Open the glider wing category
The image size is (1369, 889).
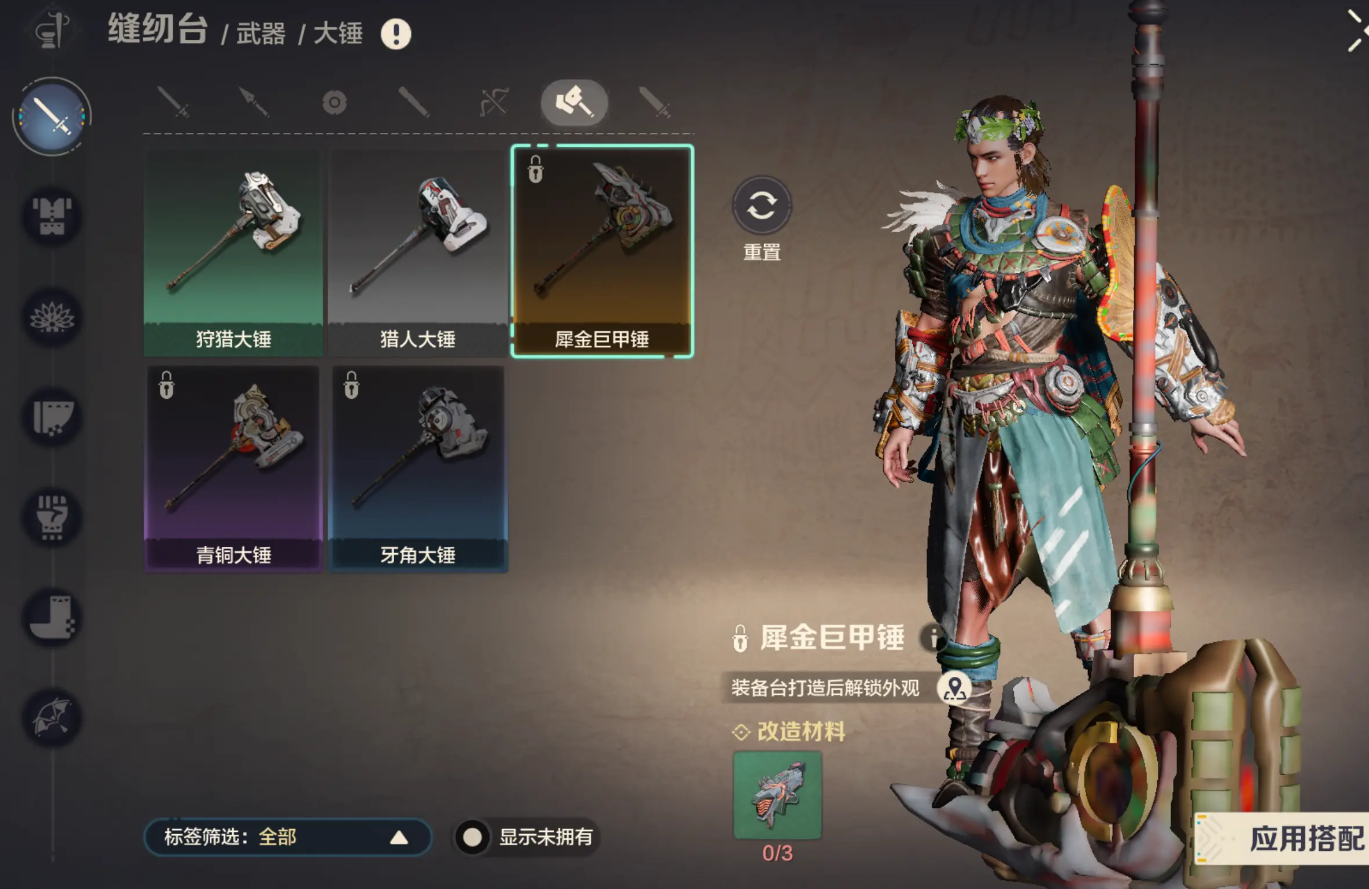[x=52, y=717]
